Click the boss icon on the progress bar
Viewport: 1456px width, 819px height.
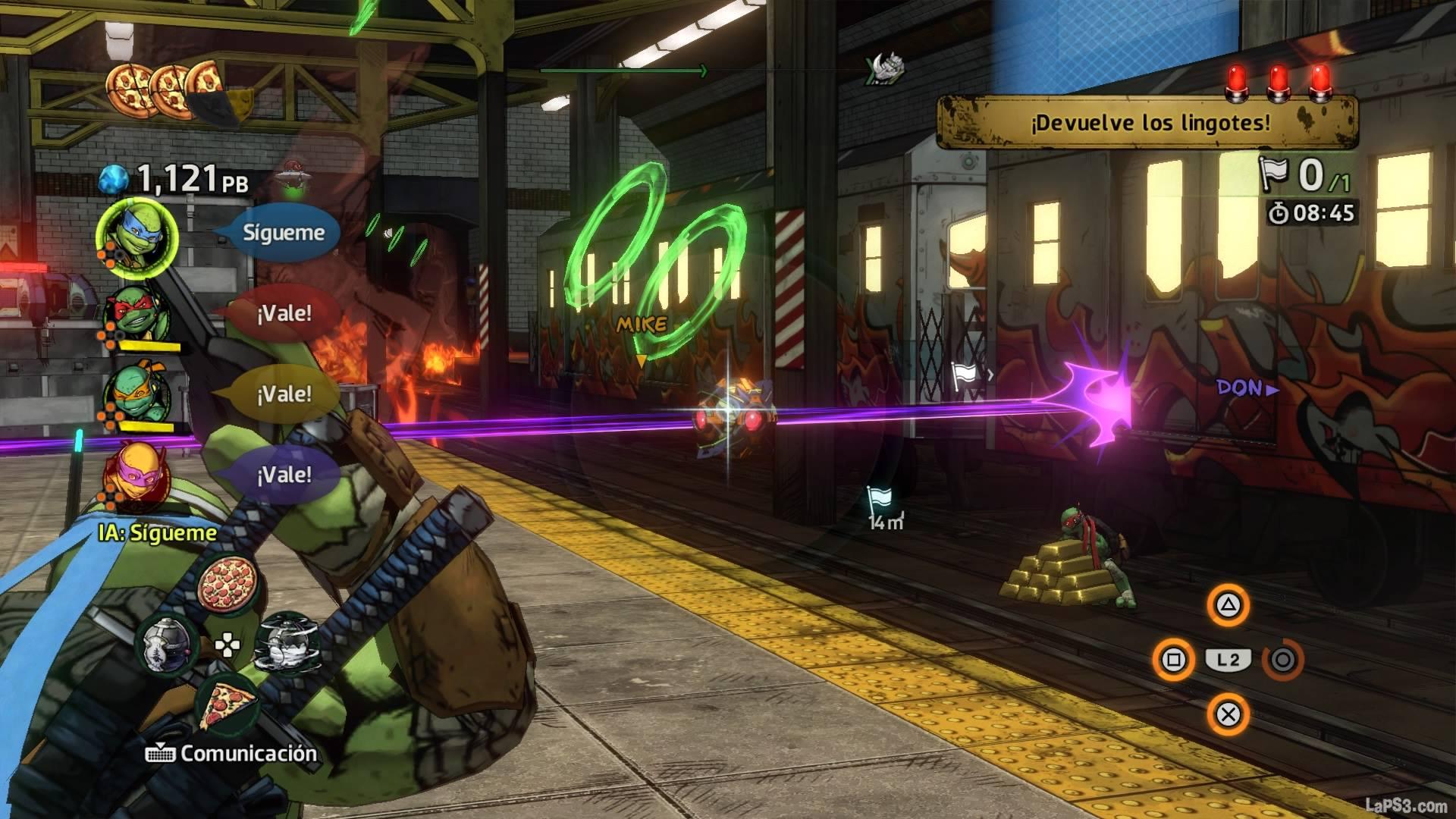(883, 70)
